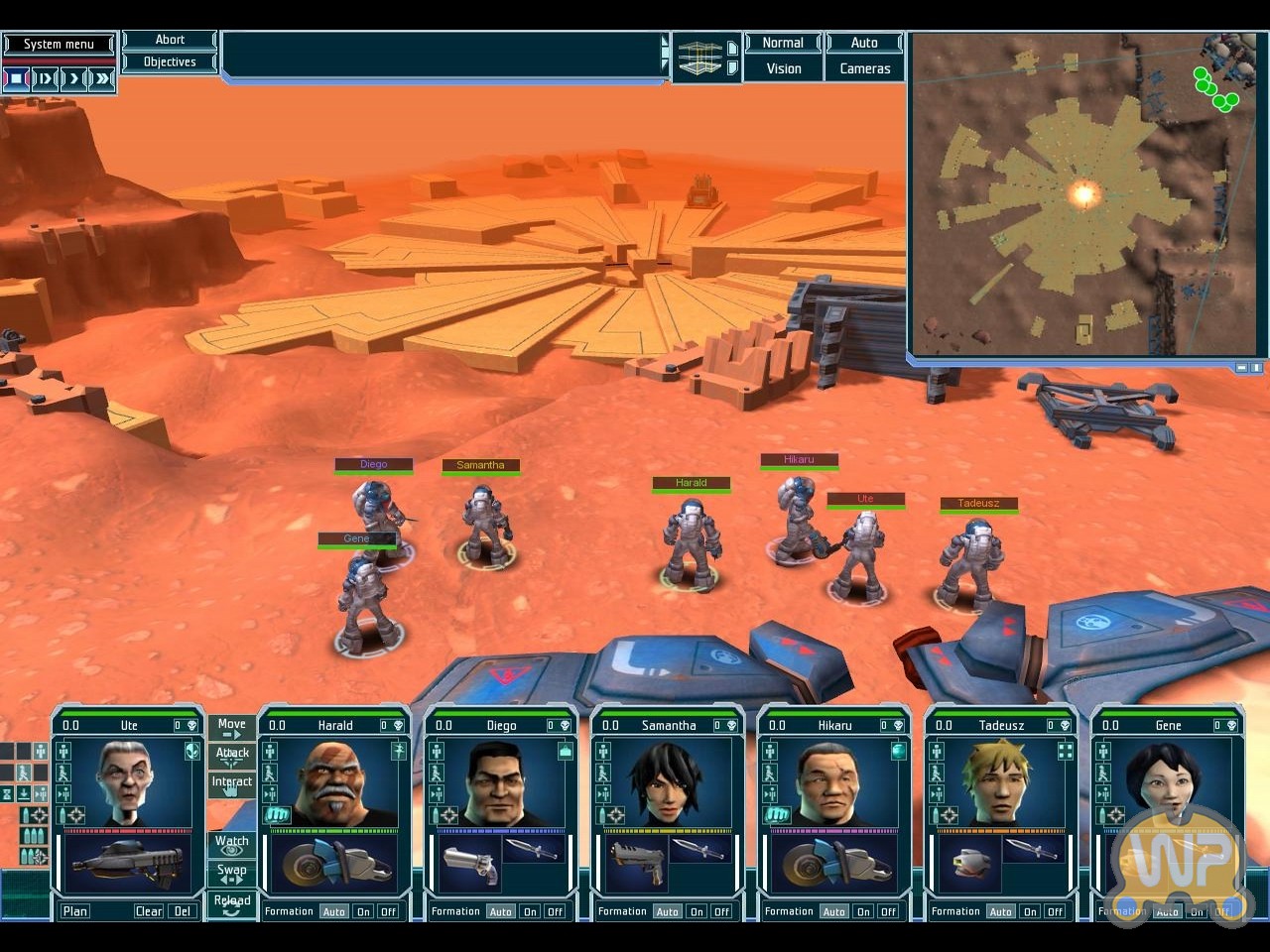Image resolution: width=1270 pixels, height=952 pixels.
Task: Select the Interact command
Action: 231,785
